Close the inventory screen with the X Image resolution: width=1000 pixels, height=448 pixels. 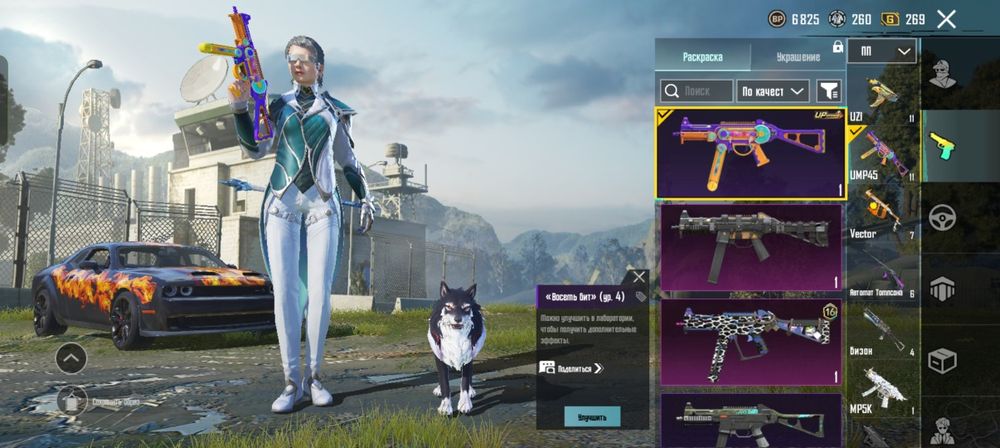coord(946,18)
